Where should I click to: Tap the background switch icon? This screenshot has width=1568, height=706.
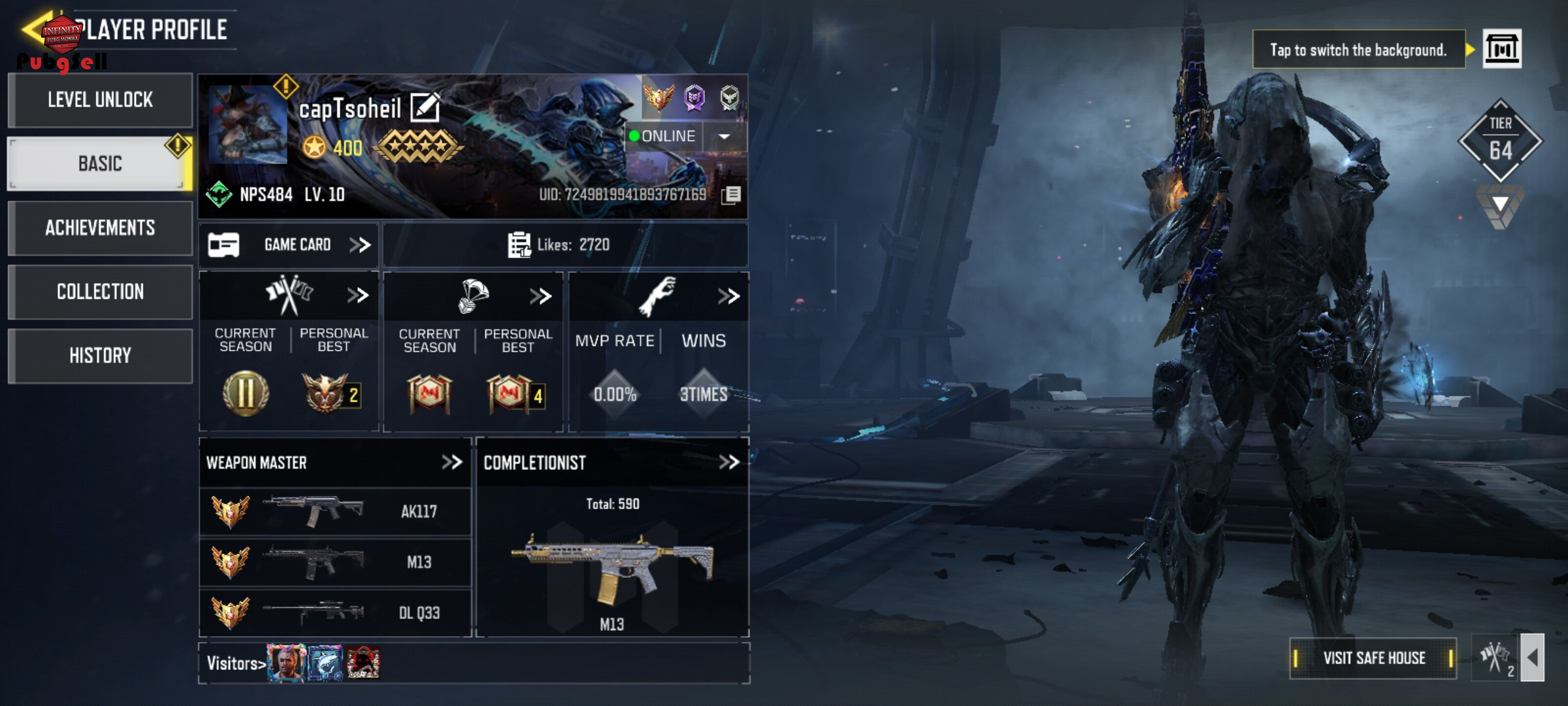click(1501, 49)
